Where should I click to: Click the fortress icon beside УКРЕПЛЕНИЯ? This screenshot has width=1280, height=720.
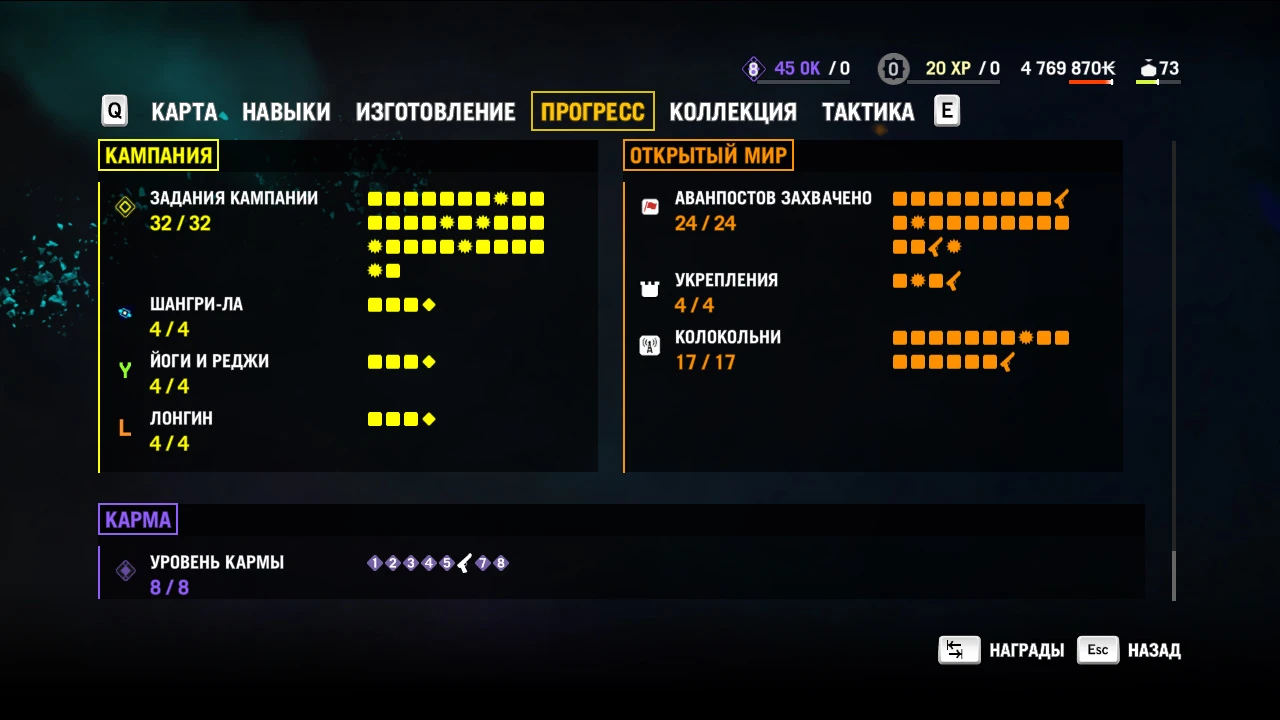650,288
